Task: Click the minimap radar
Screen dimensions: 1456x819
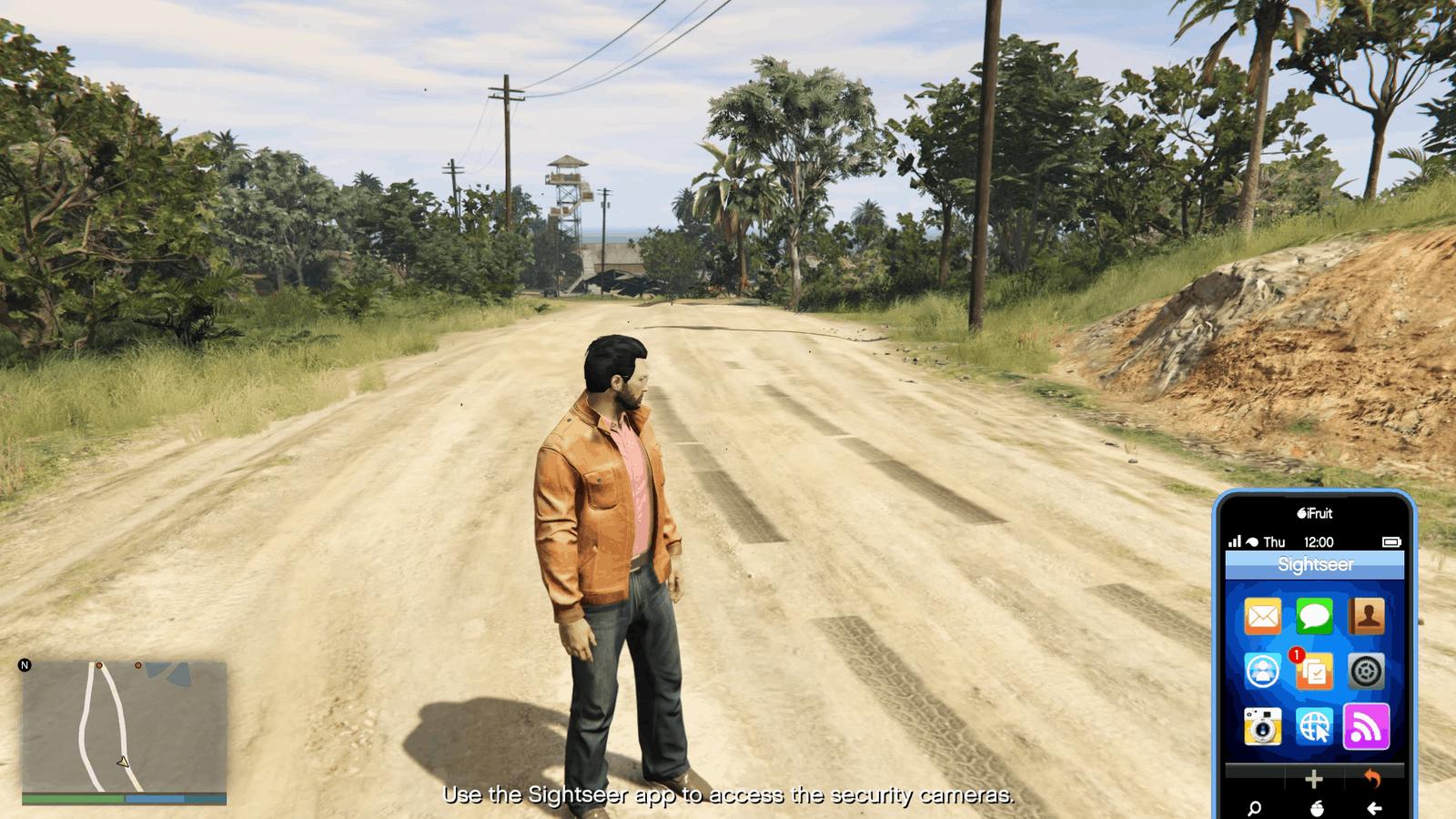Action: coord(124,726)
